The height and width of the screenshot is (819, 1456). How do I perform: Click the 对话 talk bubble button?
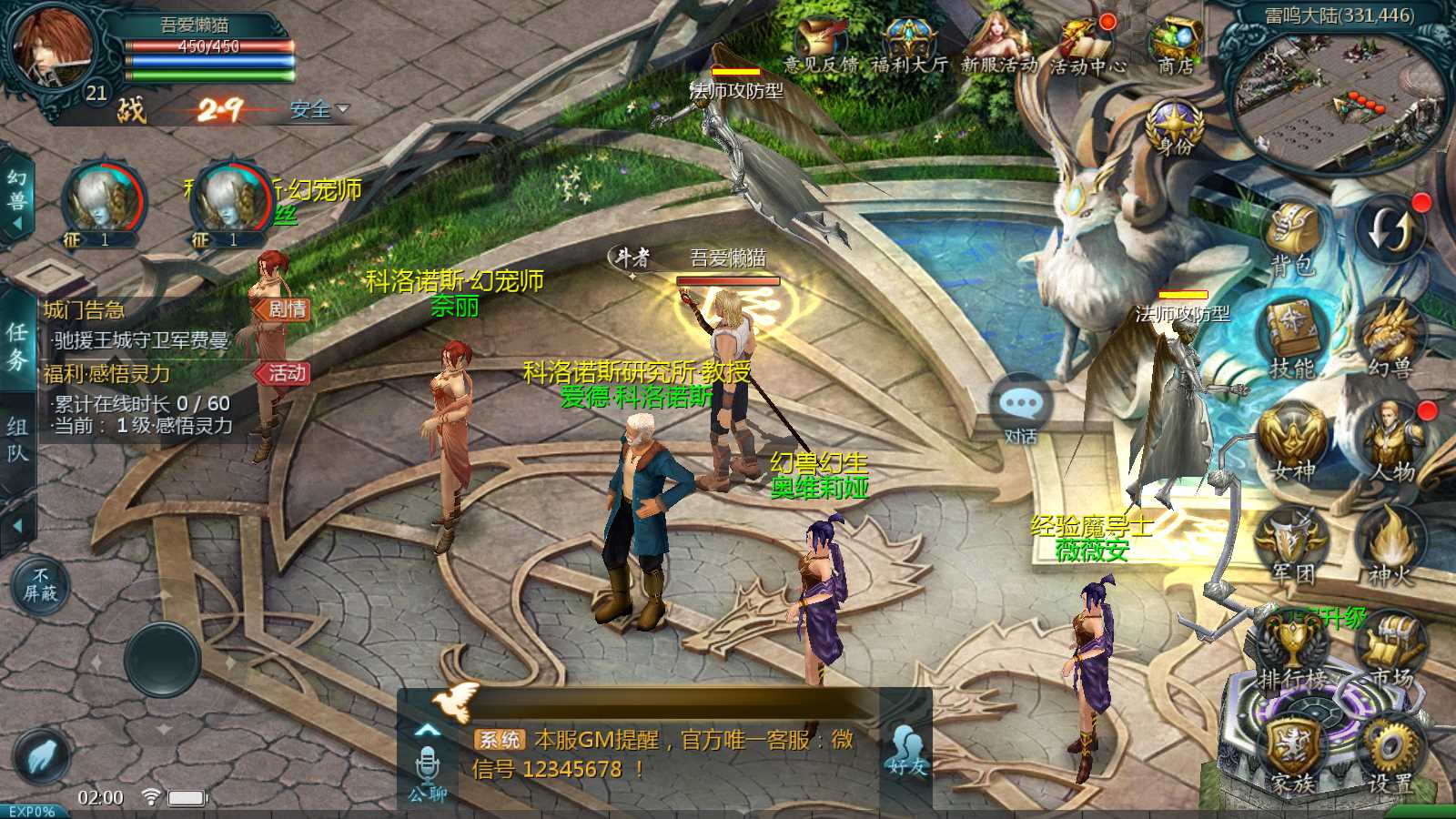(x=1021, y=409)
